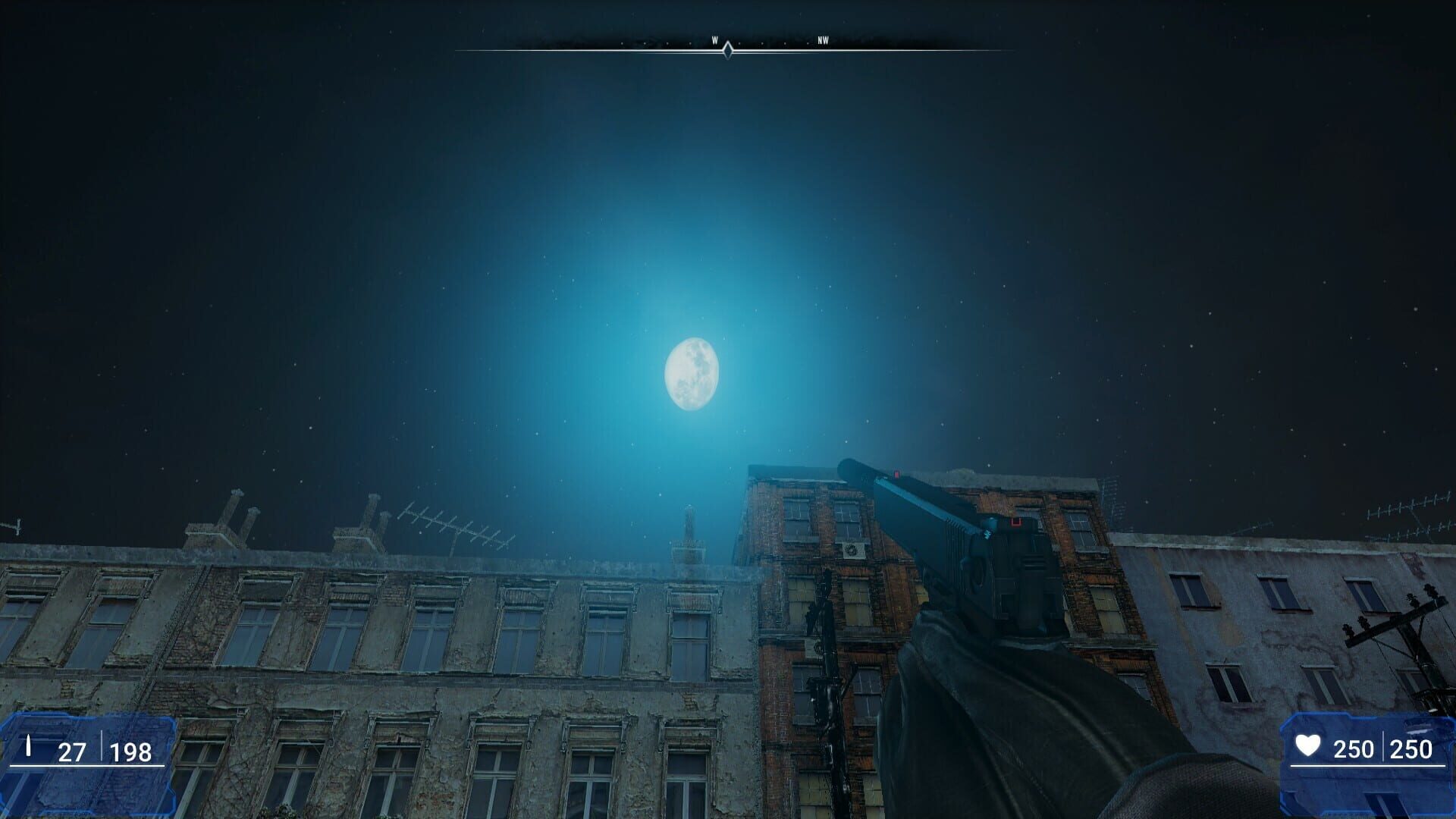Click the NW marker on the compass bar
Image resolution: width=1456 pixels, height=819 pixels.
822,41
